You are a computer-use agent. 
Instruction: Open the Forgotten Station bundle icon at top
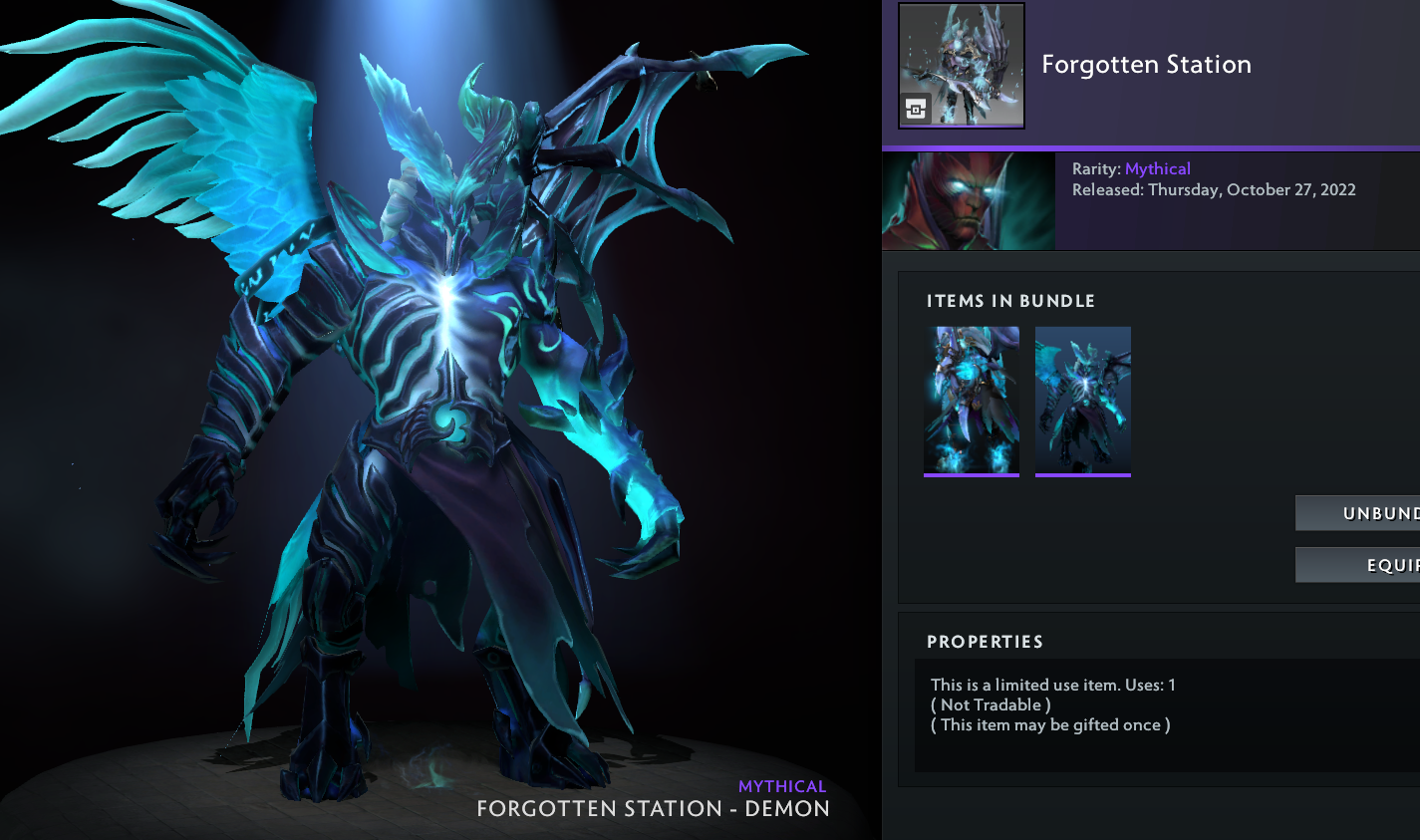point(961,66)
